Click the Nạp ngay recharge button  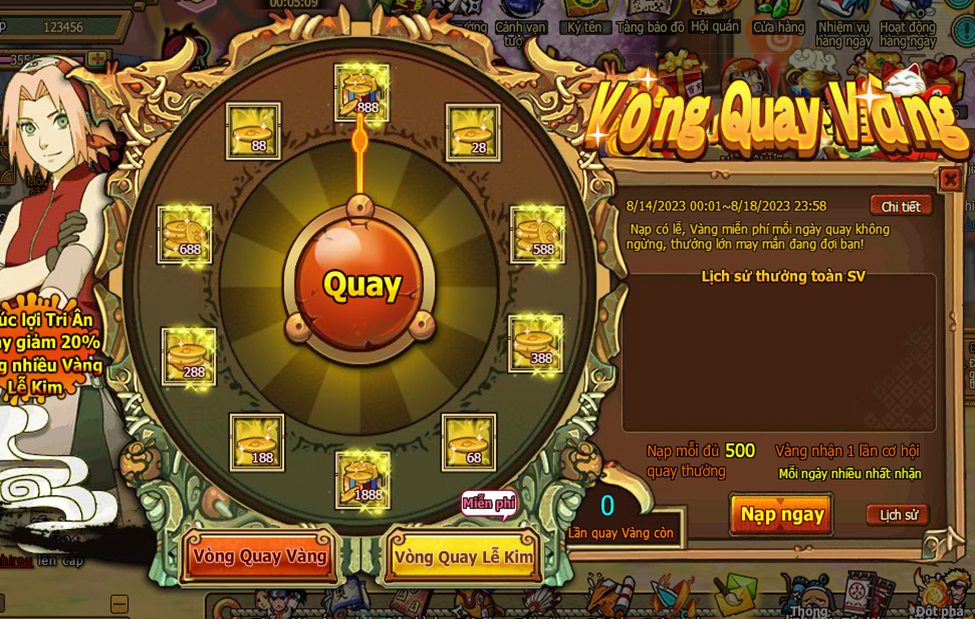(x=782, y=515)
